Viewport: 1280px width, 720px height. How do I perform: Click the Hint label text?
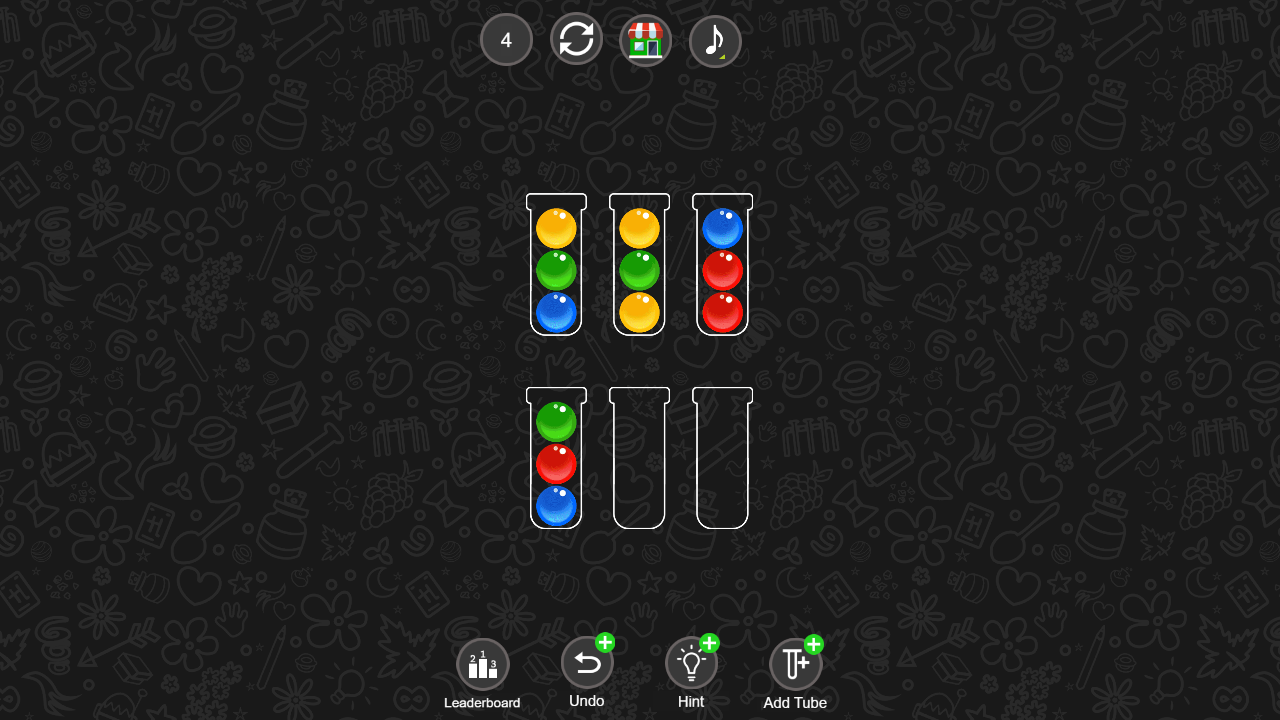pyautogui.click(x=691, y=702)
